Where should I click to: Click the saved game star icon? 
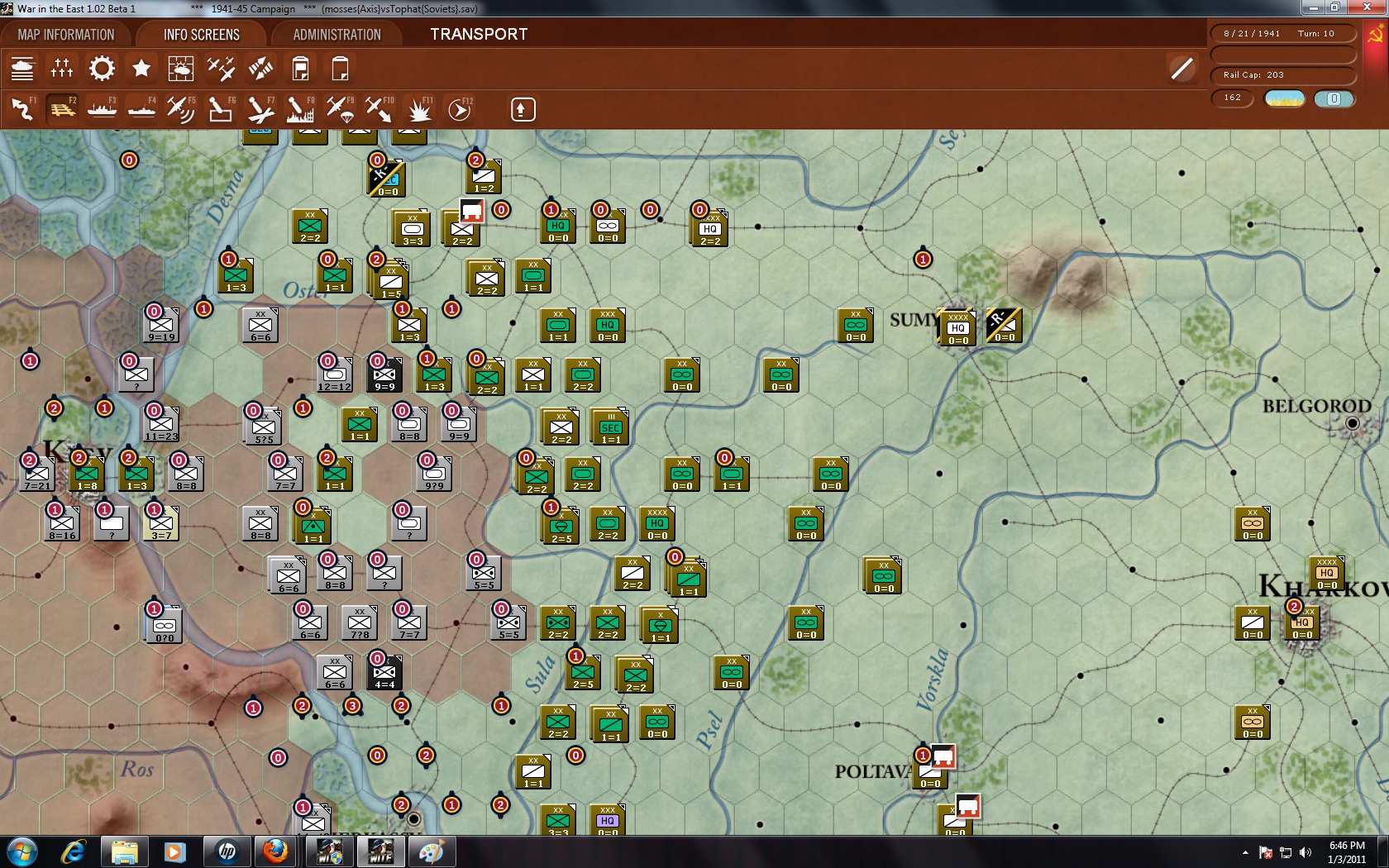(141, 68)
